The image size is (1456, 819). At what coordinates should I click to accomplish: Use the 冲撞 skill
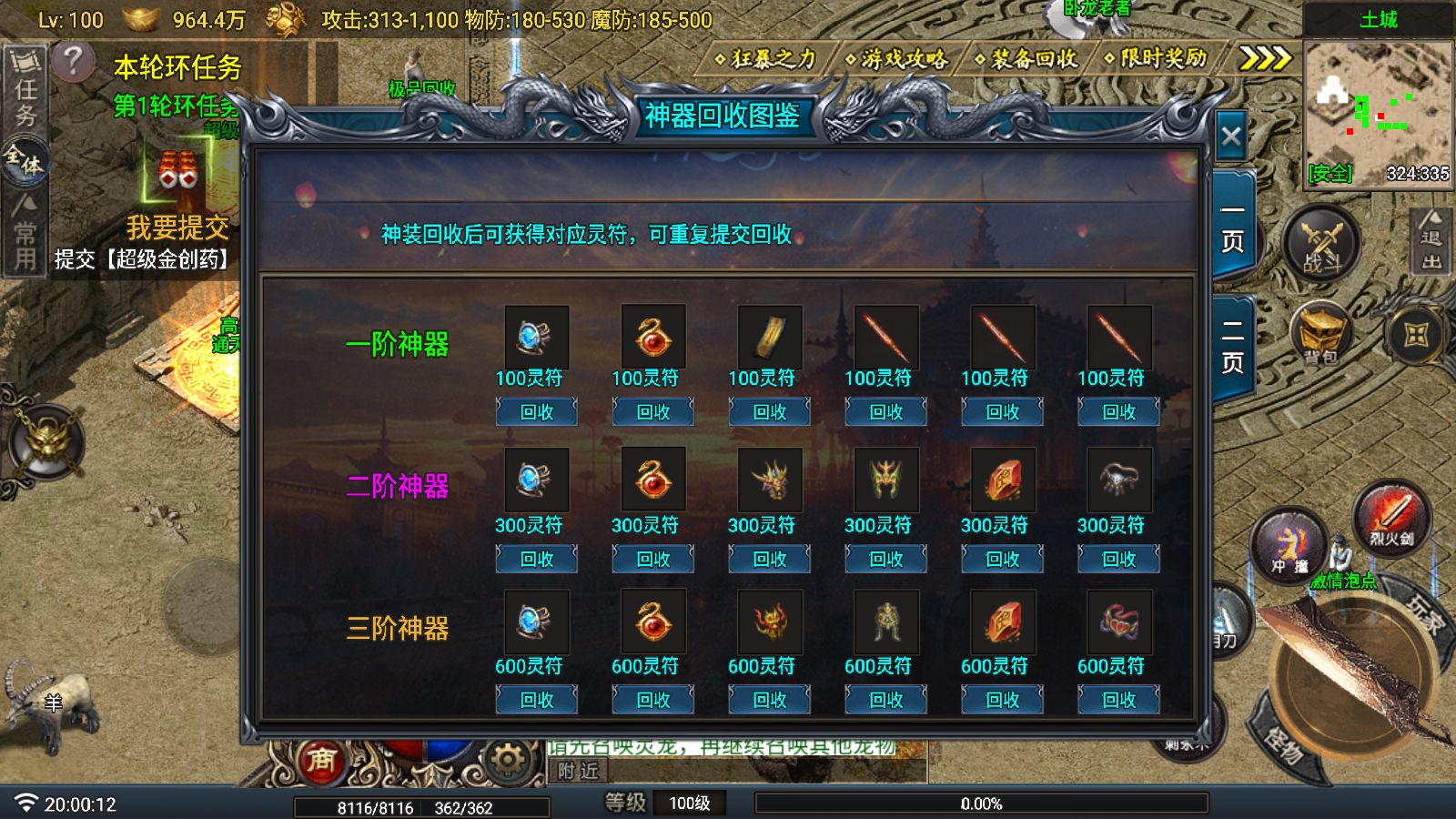(x=1289, y=546)
